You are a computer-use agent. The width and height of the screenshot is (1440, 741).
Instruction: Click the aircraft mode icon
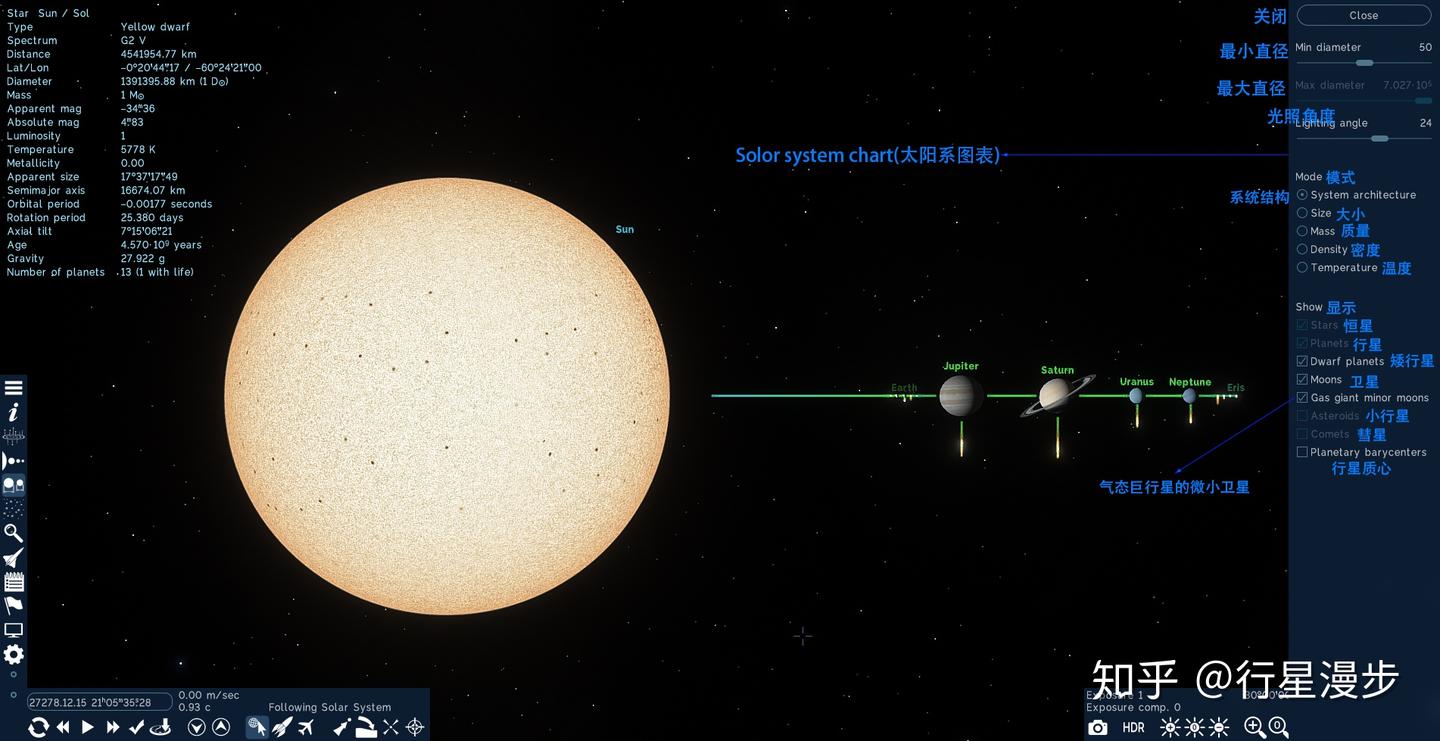click(x=305, y=728)
